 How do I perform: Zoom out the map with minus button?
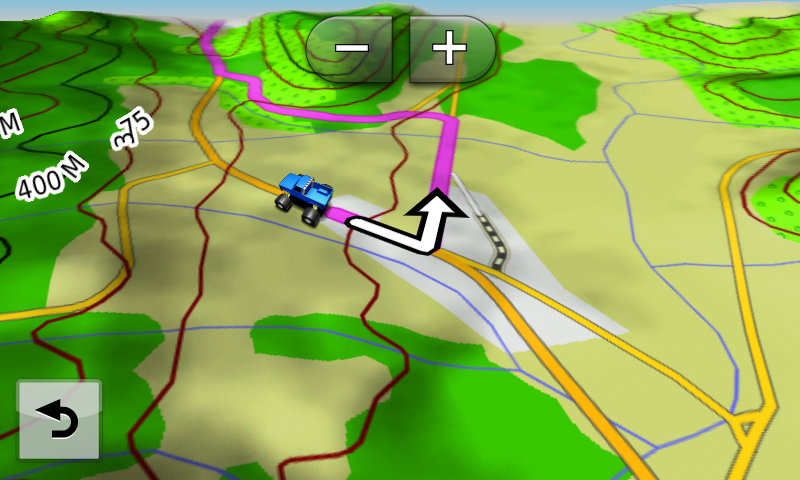coord(353,48)
